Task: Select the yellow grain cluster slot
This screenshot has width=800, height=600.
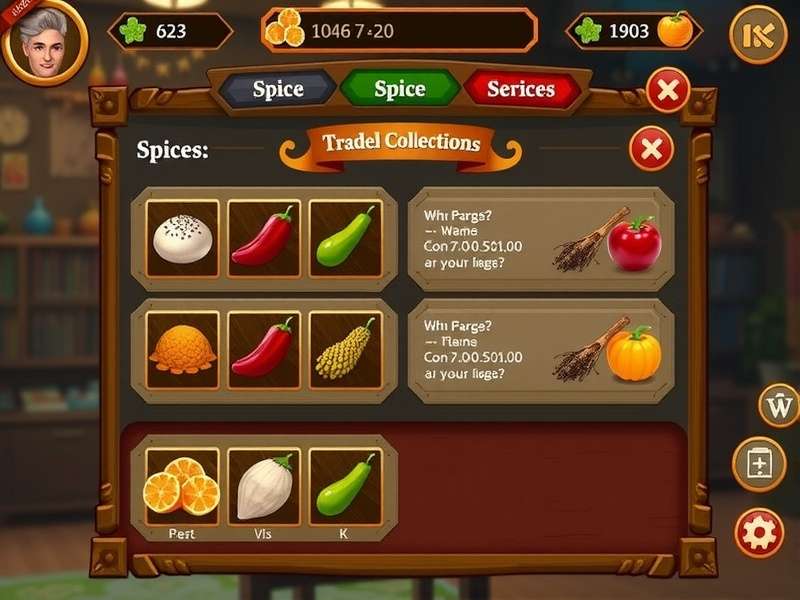Action: click(x=346, y=349)
